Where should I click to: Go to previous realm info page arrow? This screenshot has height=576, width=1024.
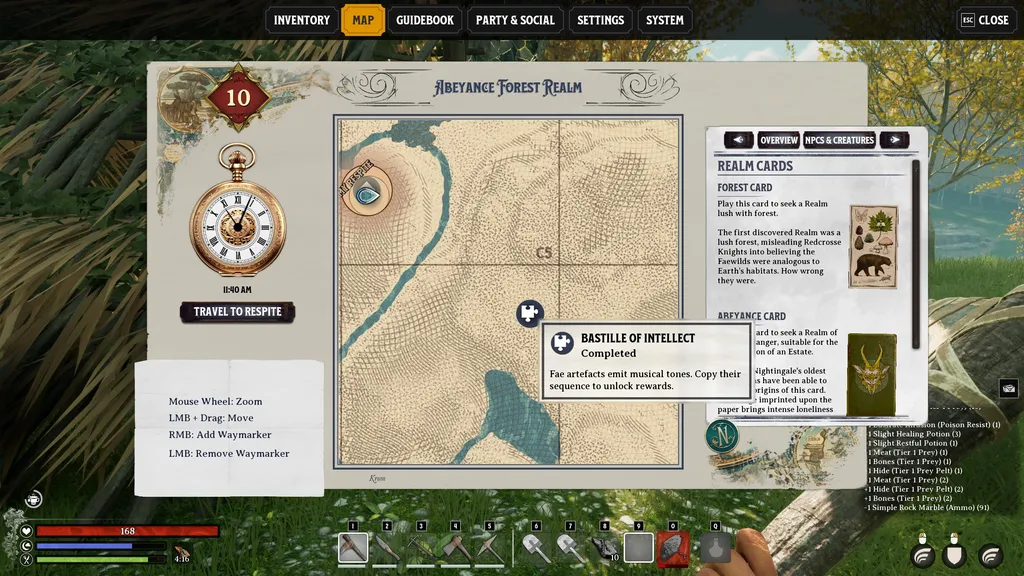point(738,141)
